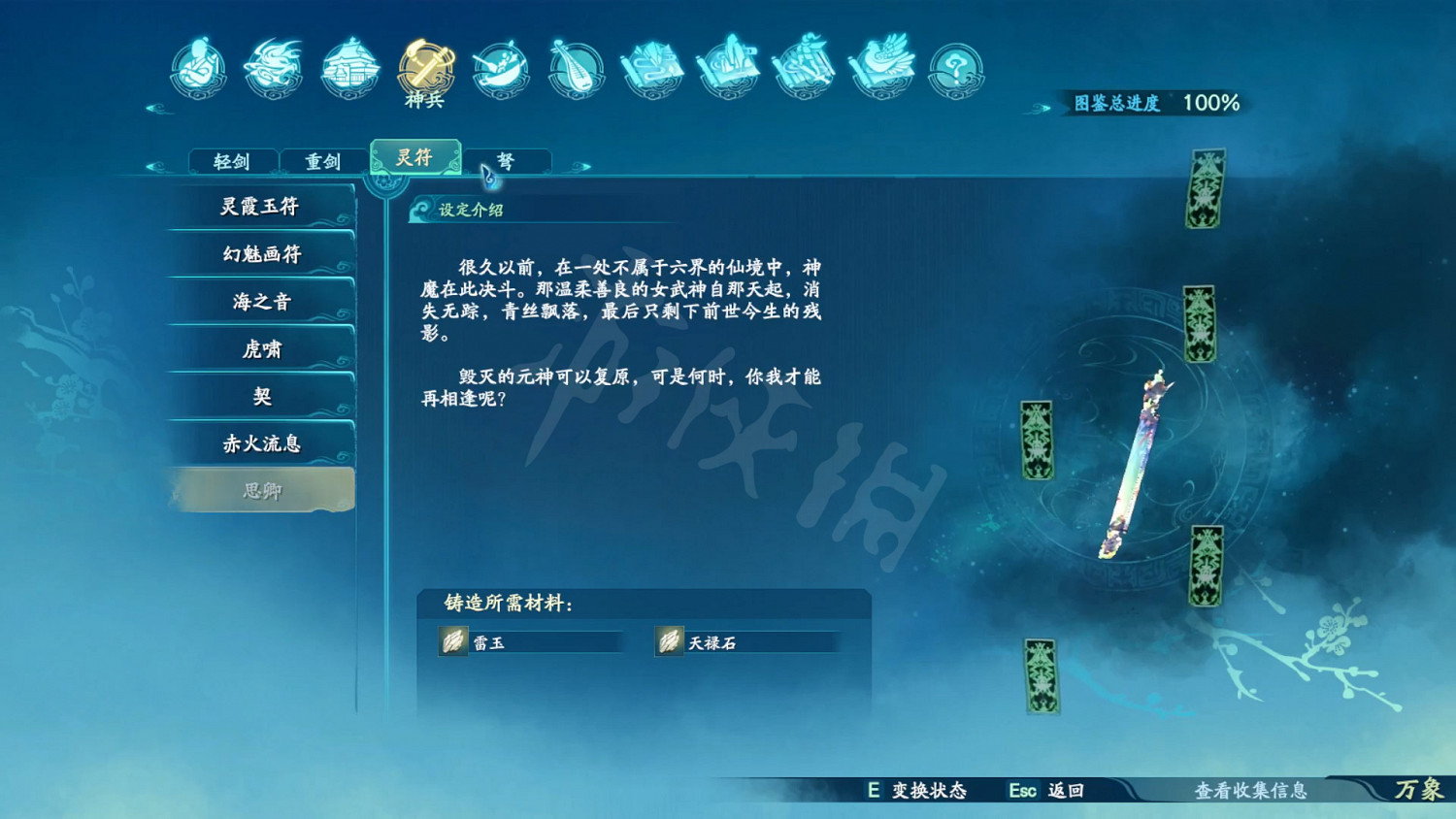The image size is (1456, 819).
Task: Select 赤火流息 from the talisman list
Action: (260, 442)
